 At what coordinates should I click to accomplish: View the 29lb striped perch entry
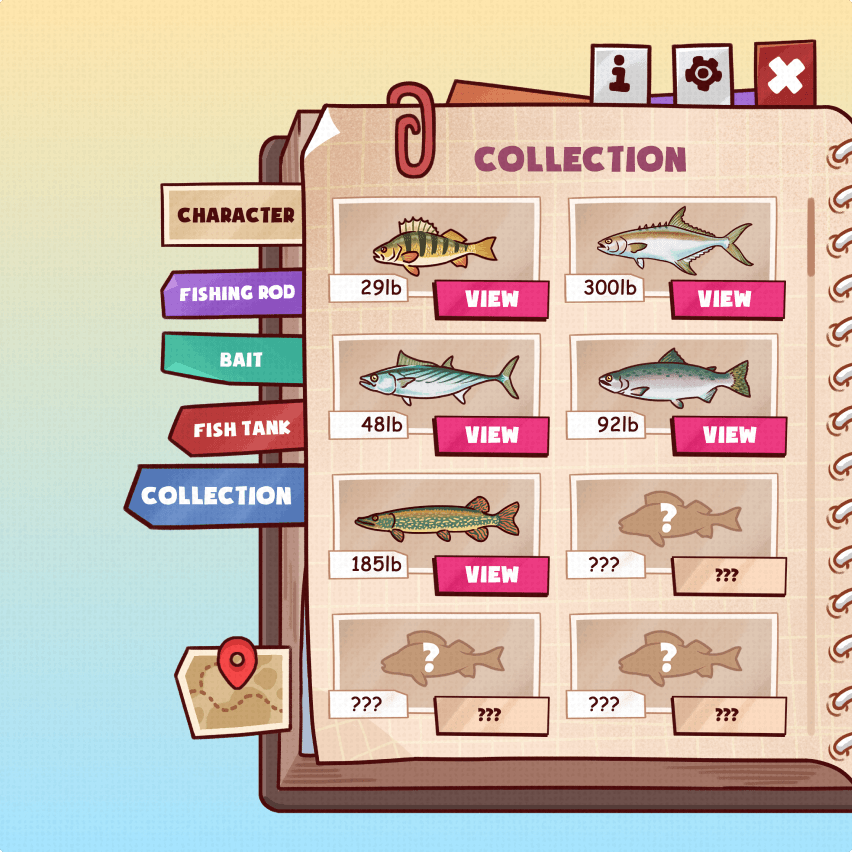(x=492, y=299)
